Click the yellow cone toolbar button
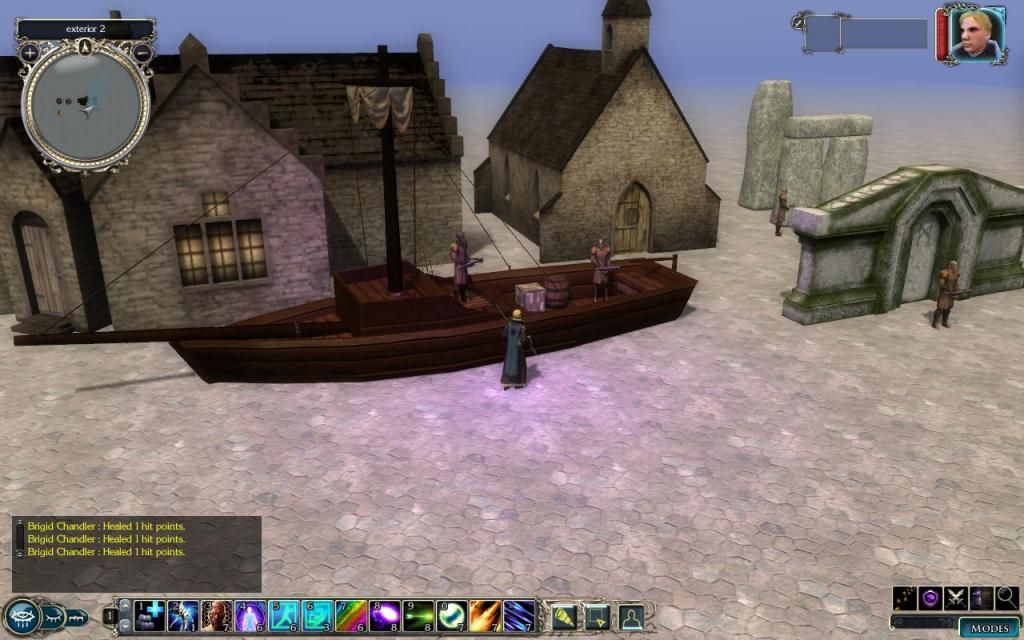The width and height of the screenshot is (1024, 640). [564, 616]
